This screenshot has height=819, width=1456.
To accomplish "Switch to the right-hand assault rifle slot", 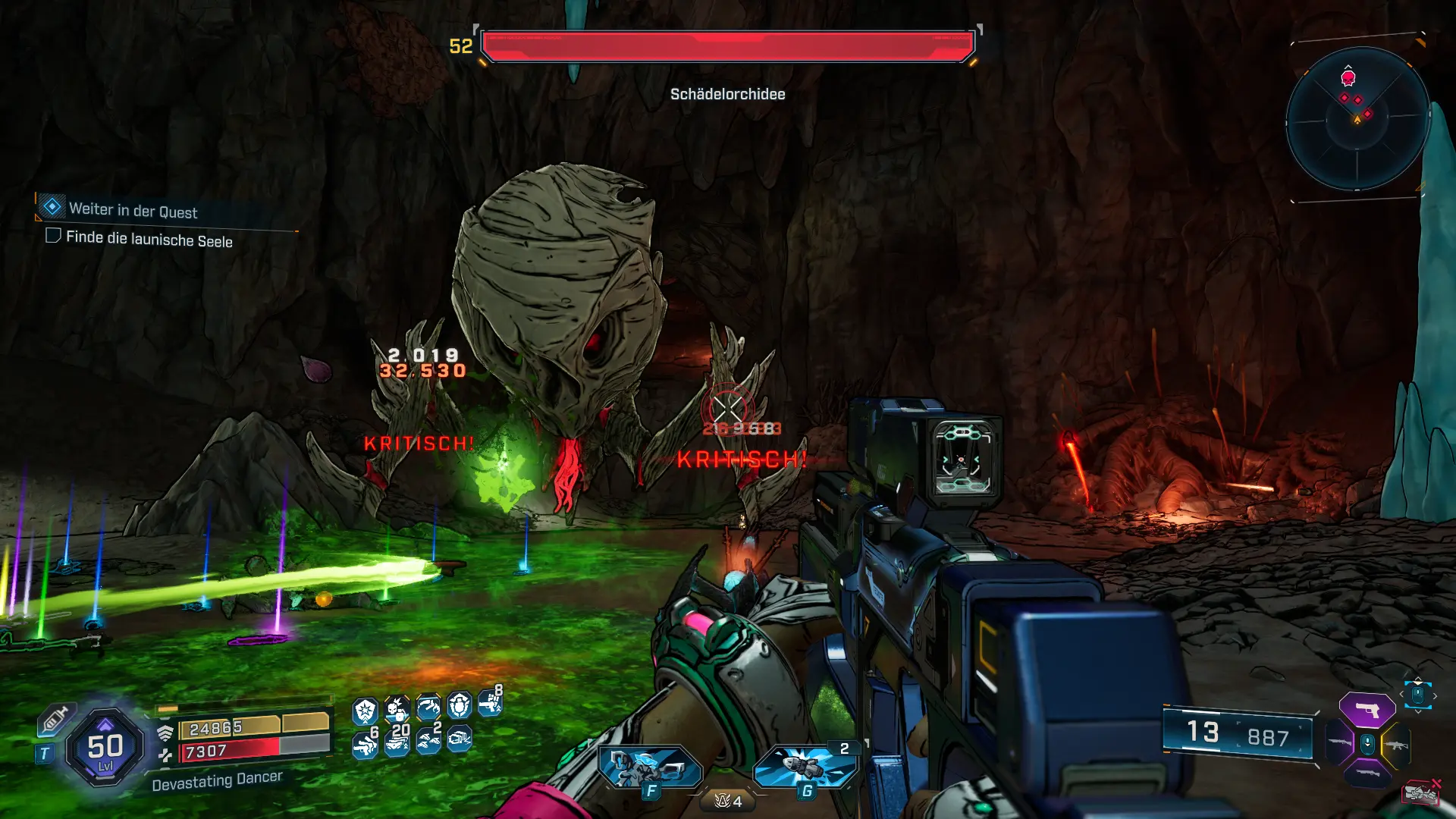I will pos(1397,745).
